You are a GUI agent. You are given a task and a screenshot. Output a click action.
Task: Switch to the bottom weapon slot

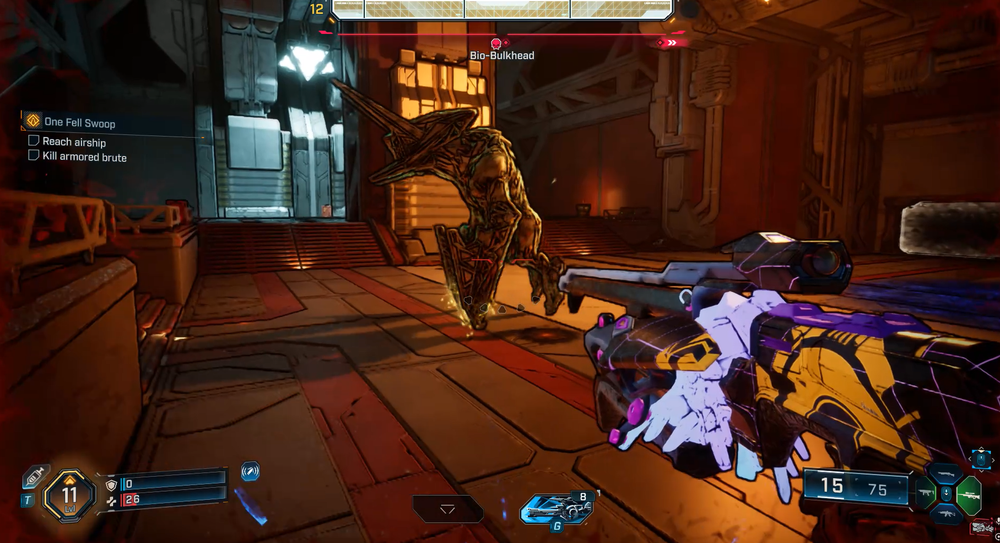[945, 513]
